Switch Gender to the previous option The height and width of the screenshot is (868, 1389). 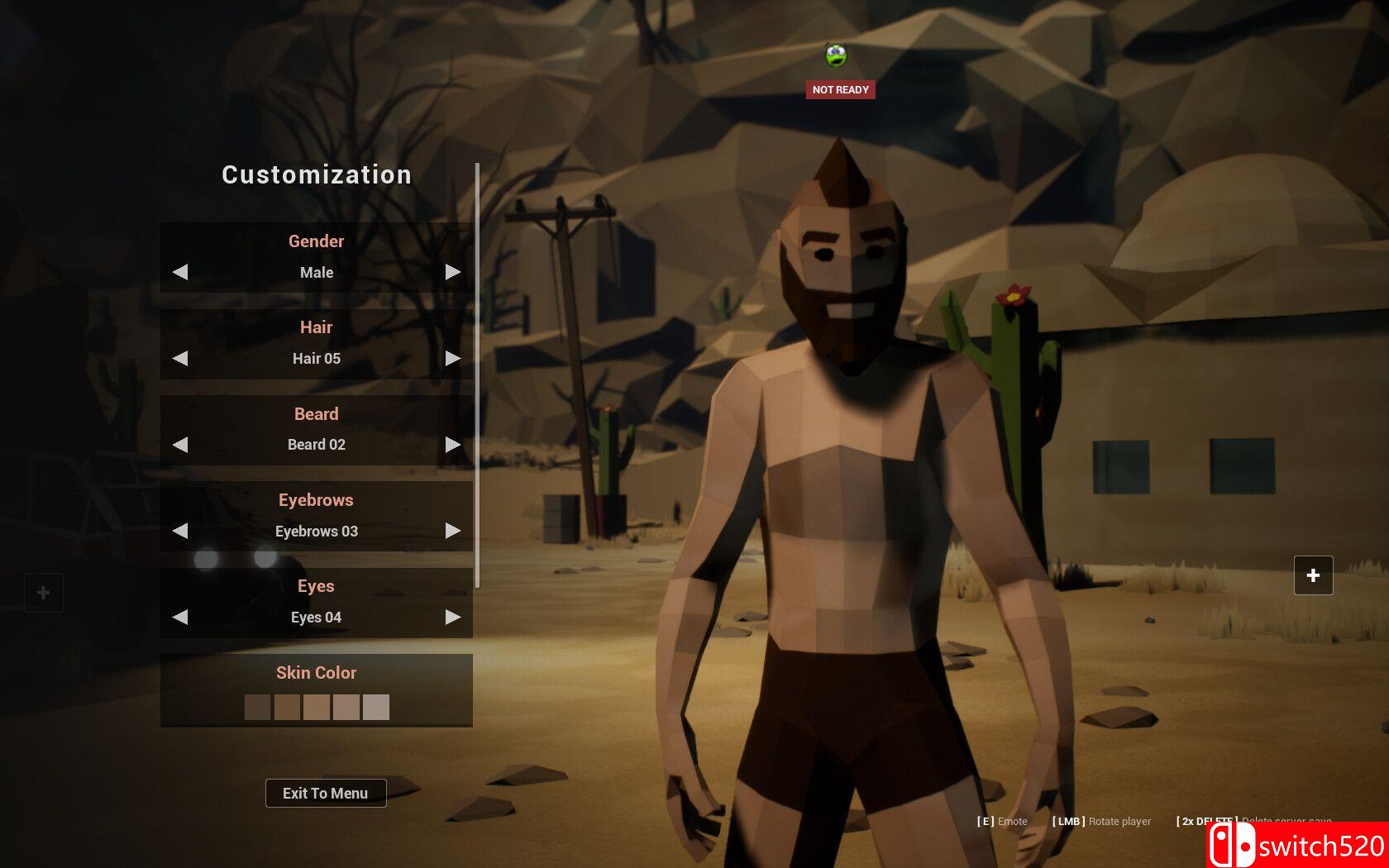[180, 272]
